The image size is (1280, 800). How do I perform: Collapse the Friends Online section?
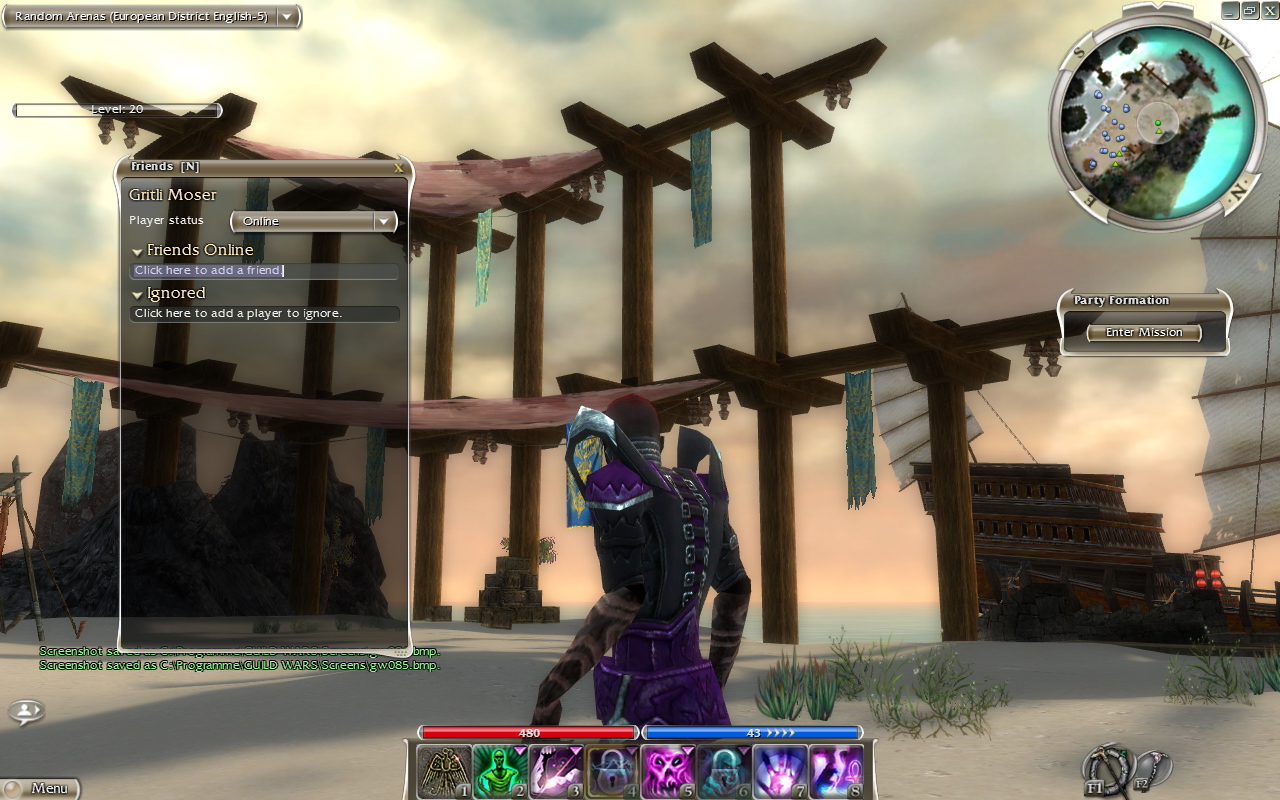(137, 251)
